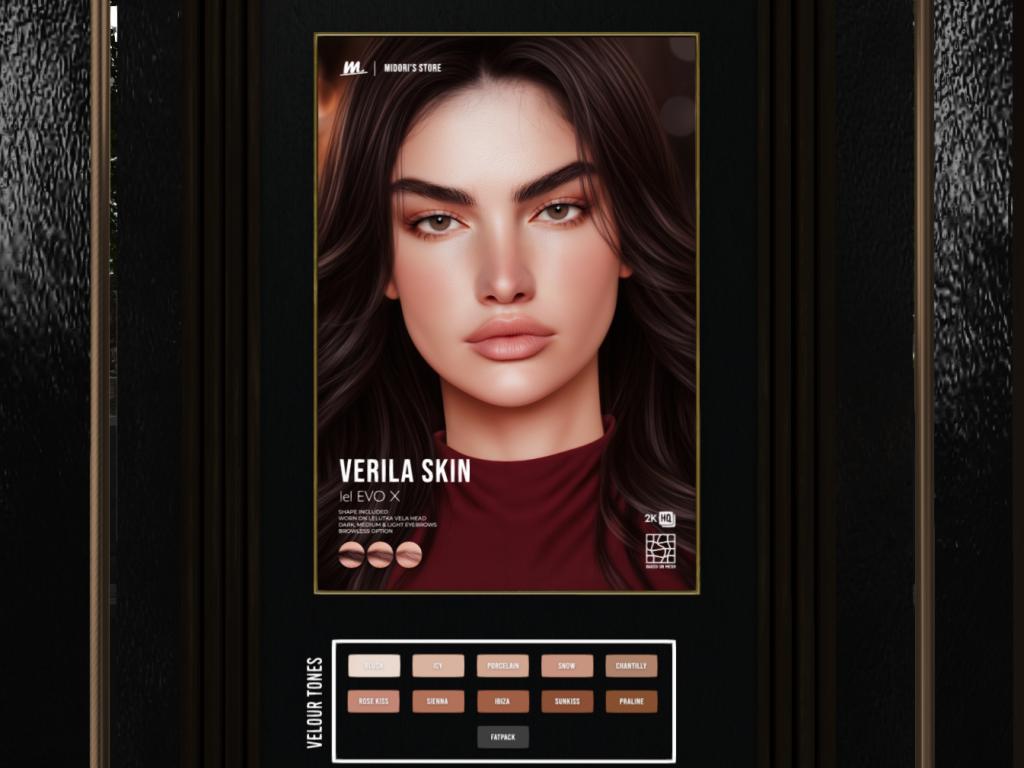The width and height of the screenshot is (1024, 768).
Task: Choose the Ibiza skin tone
Action: pyautogui.click(x=502, y=702)
